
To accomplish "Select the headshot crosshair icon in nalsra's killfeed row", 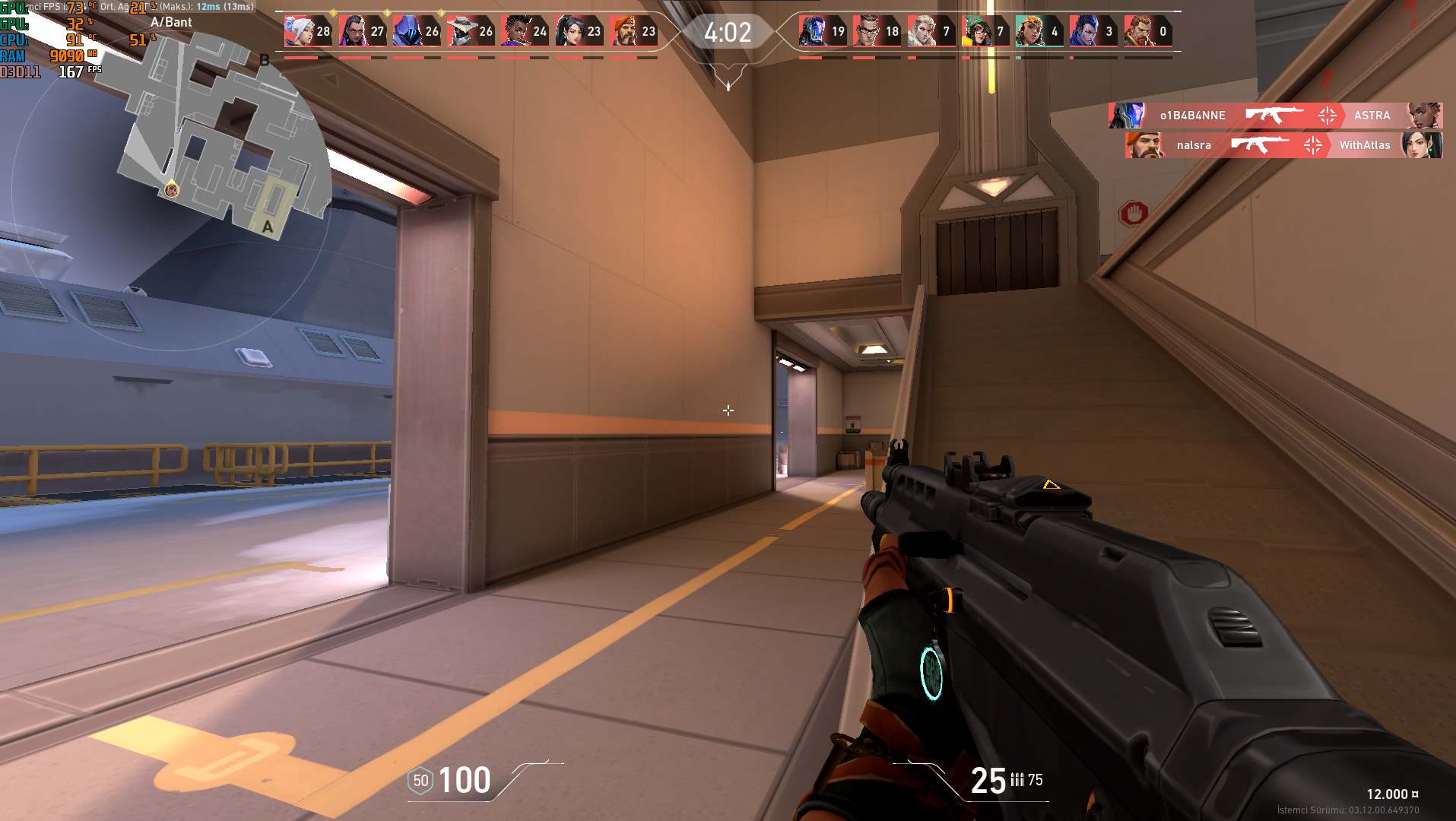I will point(1312,145).
